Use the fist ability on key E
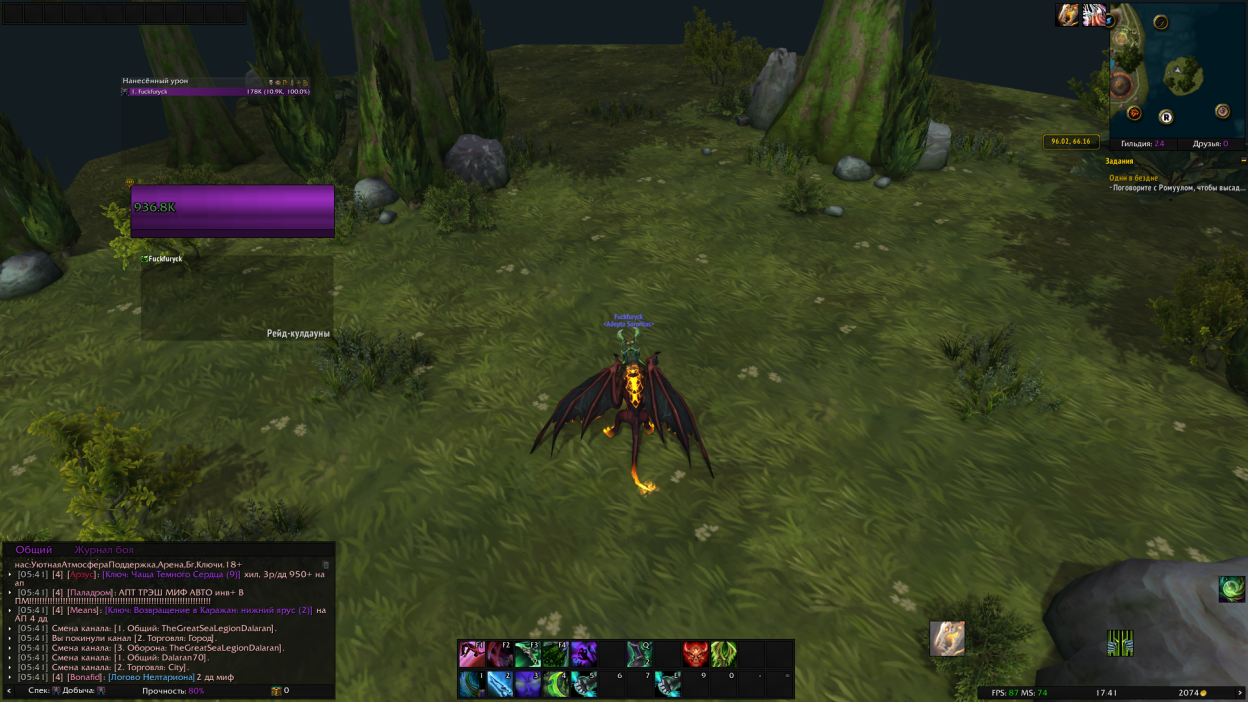This screenshot has width=1248, height=702. coord(667,684)
